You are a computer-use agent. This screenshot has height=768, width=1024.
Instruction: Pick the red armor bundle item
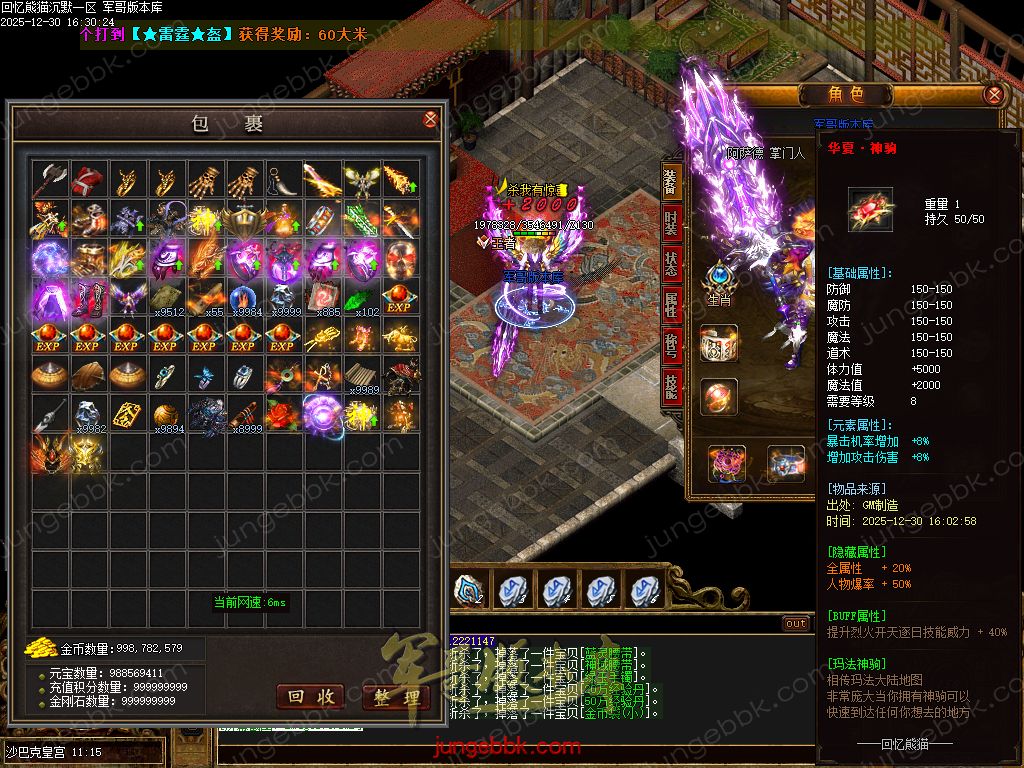pyautogui.click(x=88, y=180)
